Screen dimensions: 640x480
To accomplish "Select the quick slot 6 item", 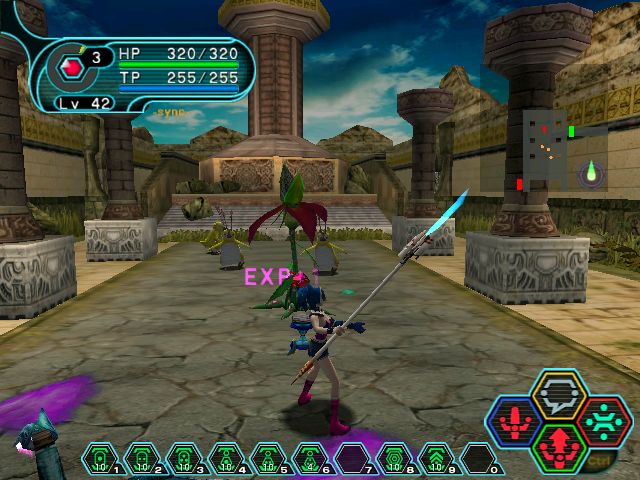I will (x=310, y=459).
